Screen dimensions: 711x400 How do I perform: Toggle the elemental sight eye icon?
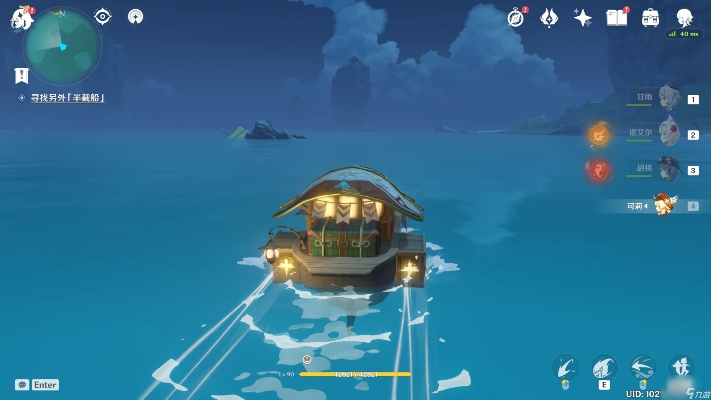tap(102, 16)
